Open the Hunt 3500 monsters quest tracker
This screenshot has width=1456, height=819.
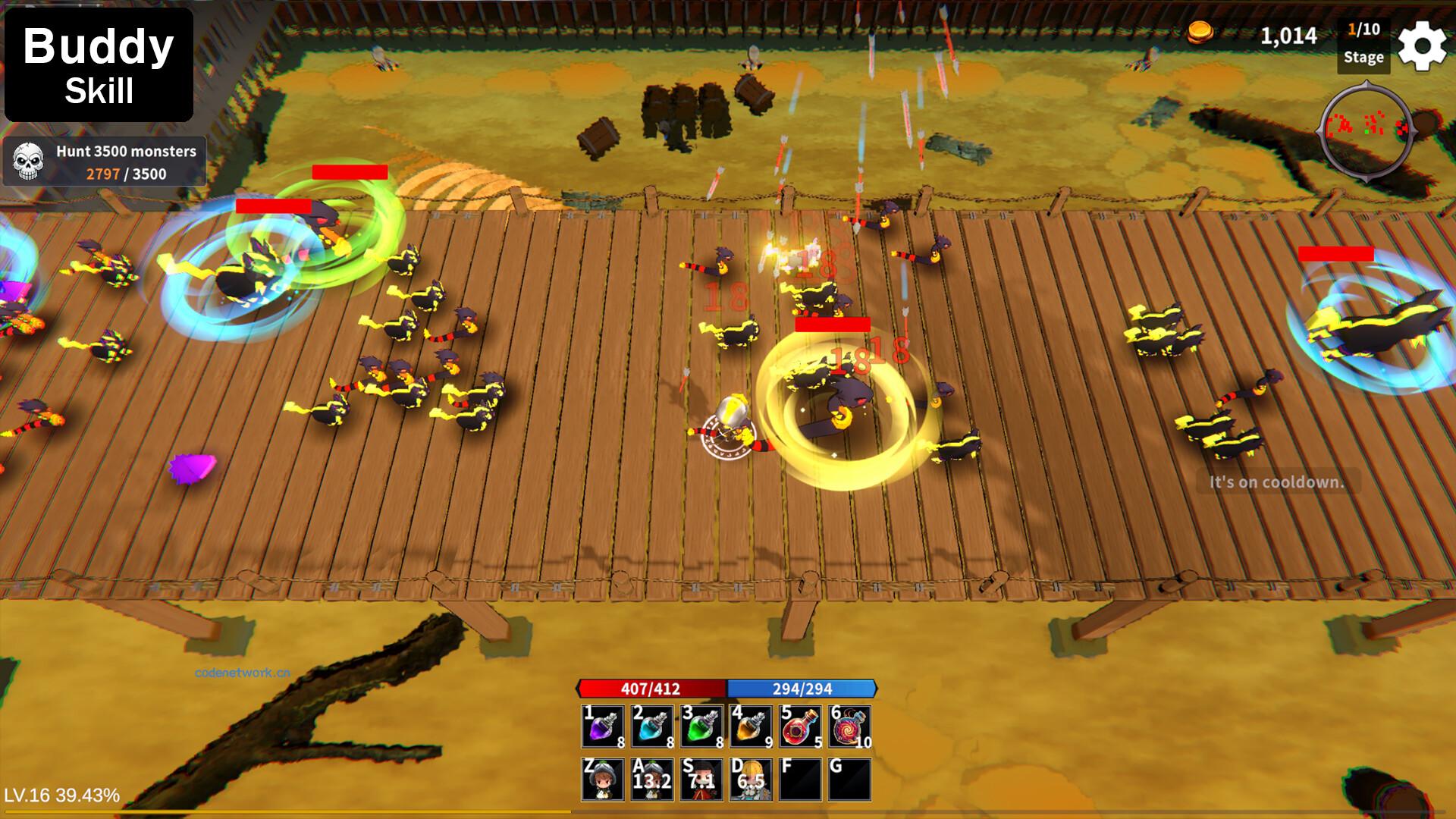(105, 162)
